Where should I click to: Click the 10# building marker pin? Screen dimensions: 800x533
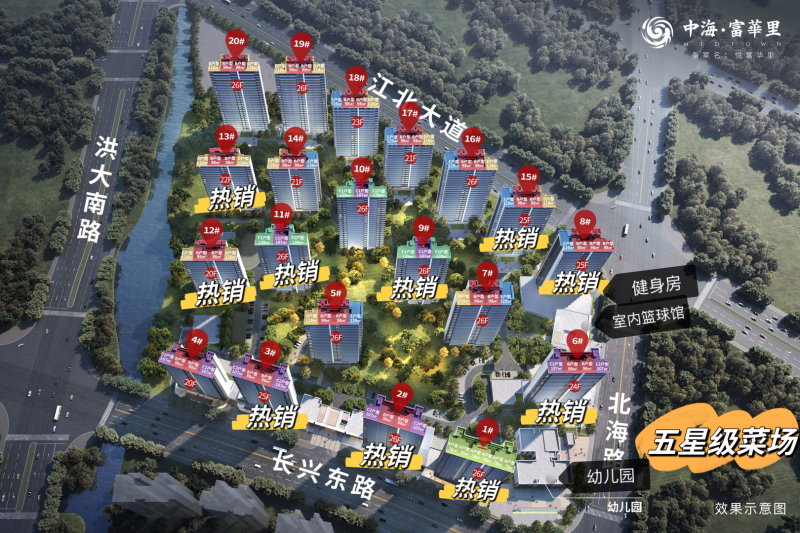tap(361, 170)
